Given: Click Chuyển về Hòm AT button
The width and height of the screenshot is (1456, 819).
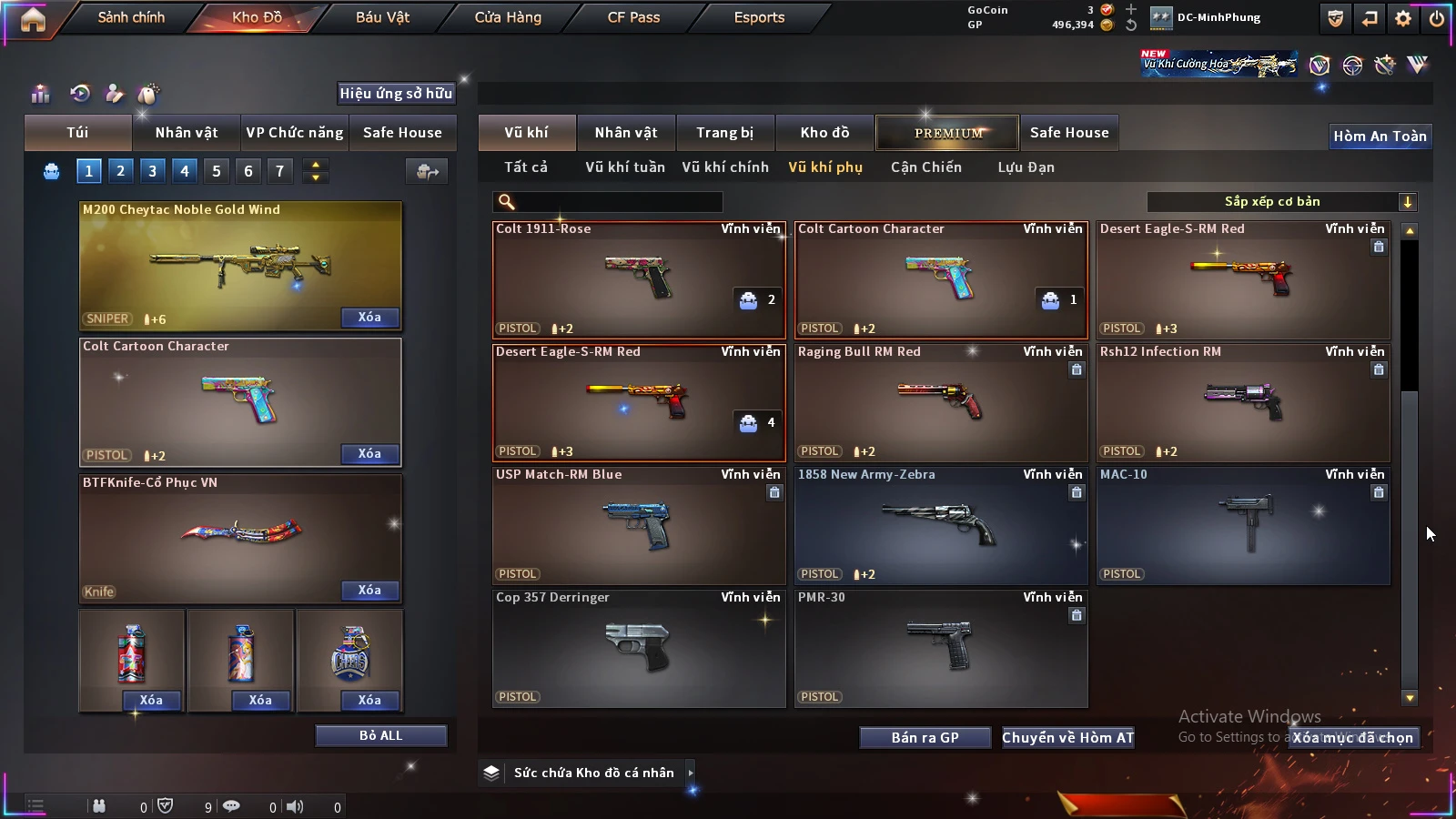Looking at the screenshot, I should click(x=1067, y=738).
